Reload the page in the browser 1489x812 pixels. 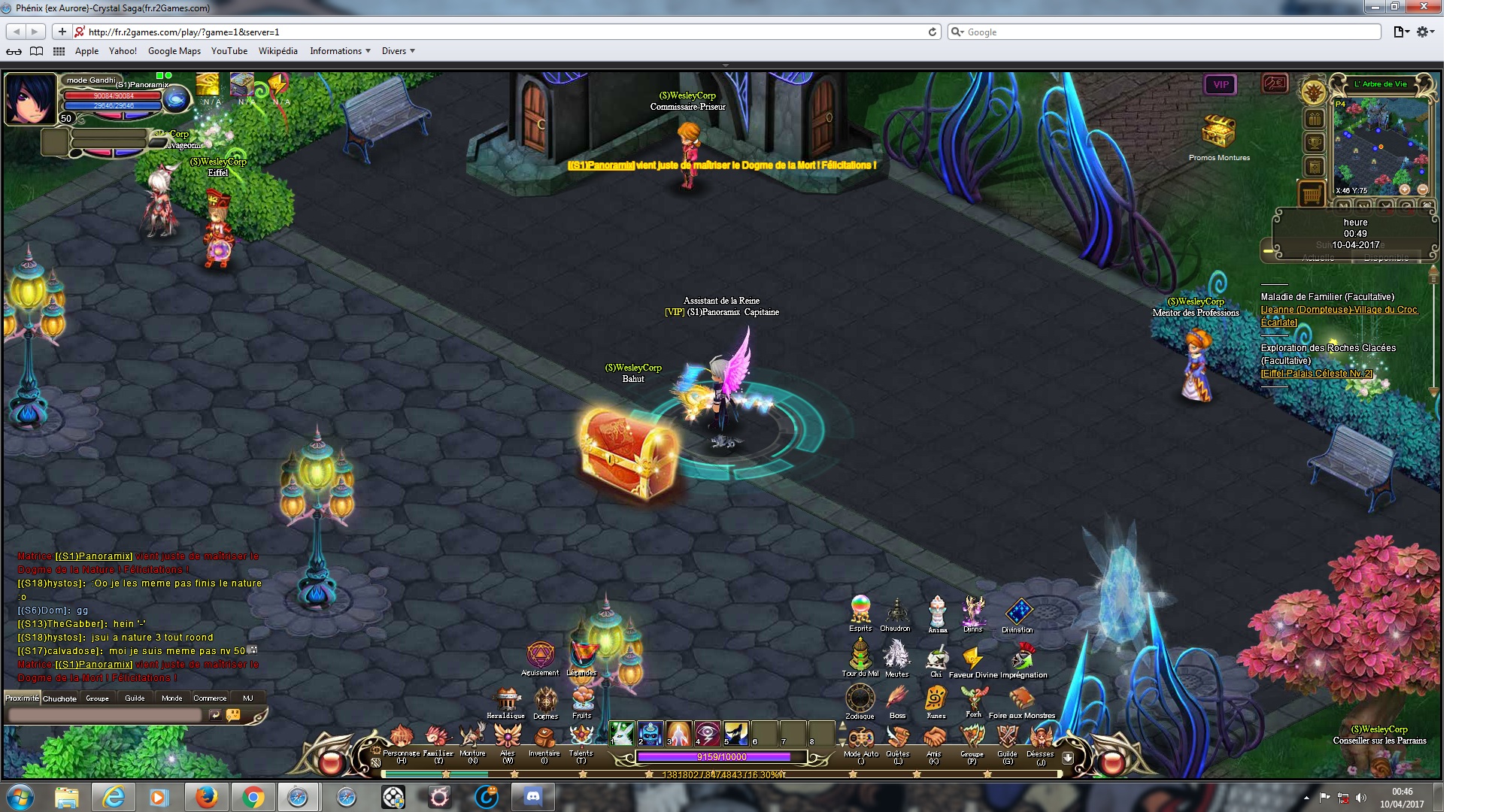click(x=933, y=32)
